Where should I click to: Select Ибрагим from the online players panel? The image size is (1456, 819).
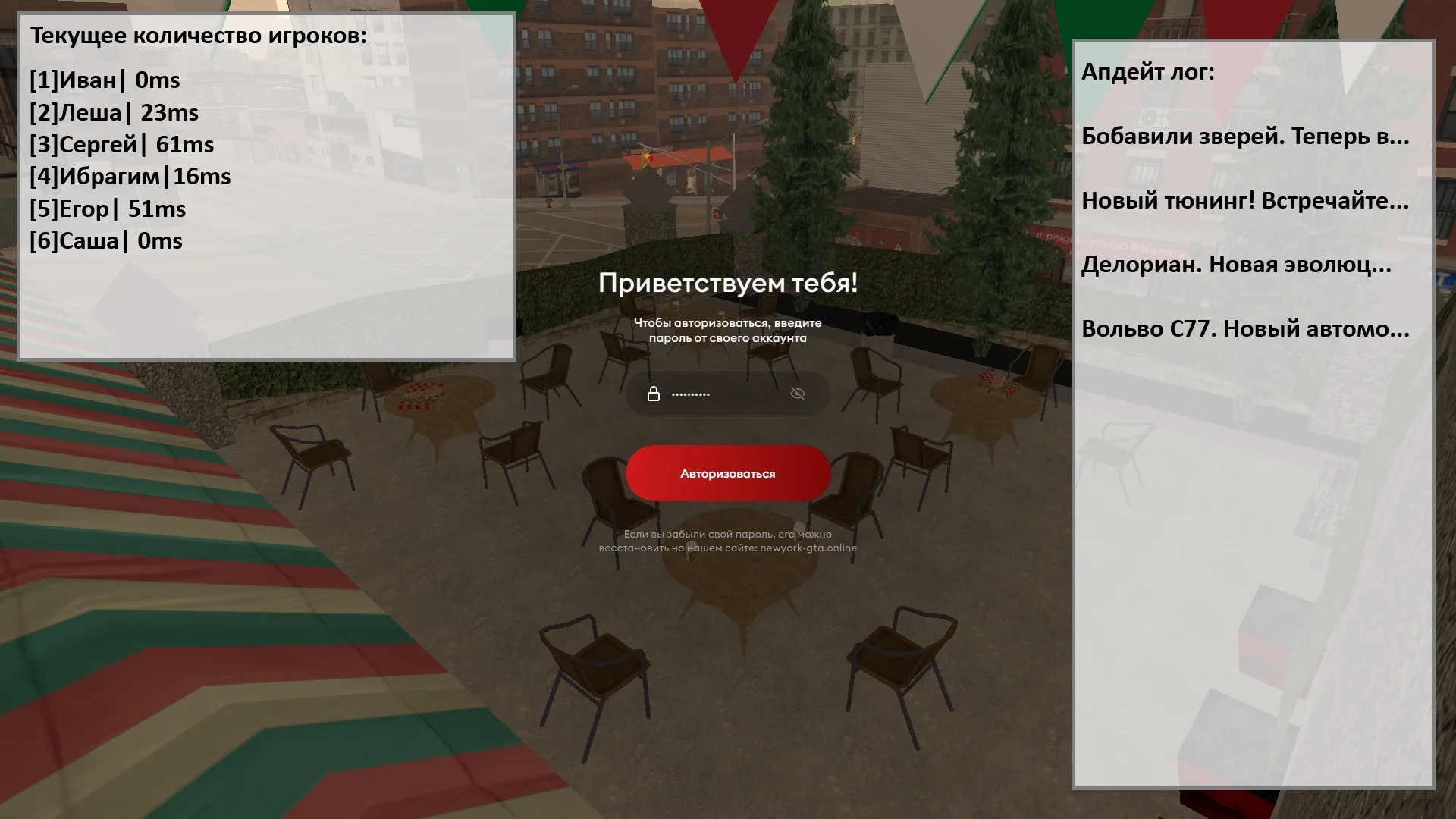coord(130,177)
